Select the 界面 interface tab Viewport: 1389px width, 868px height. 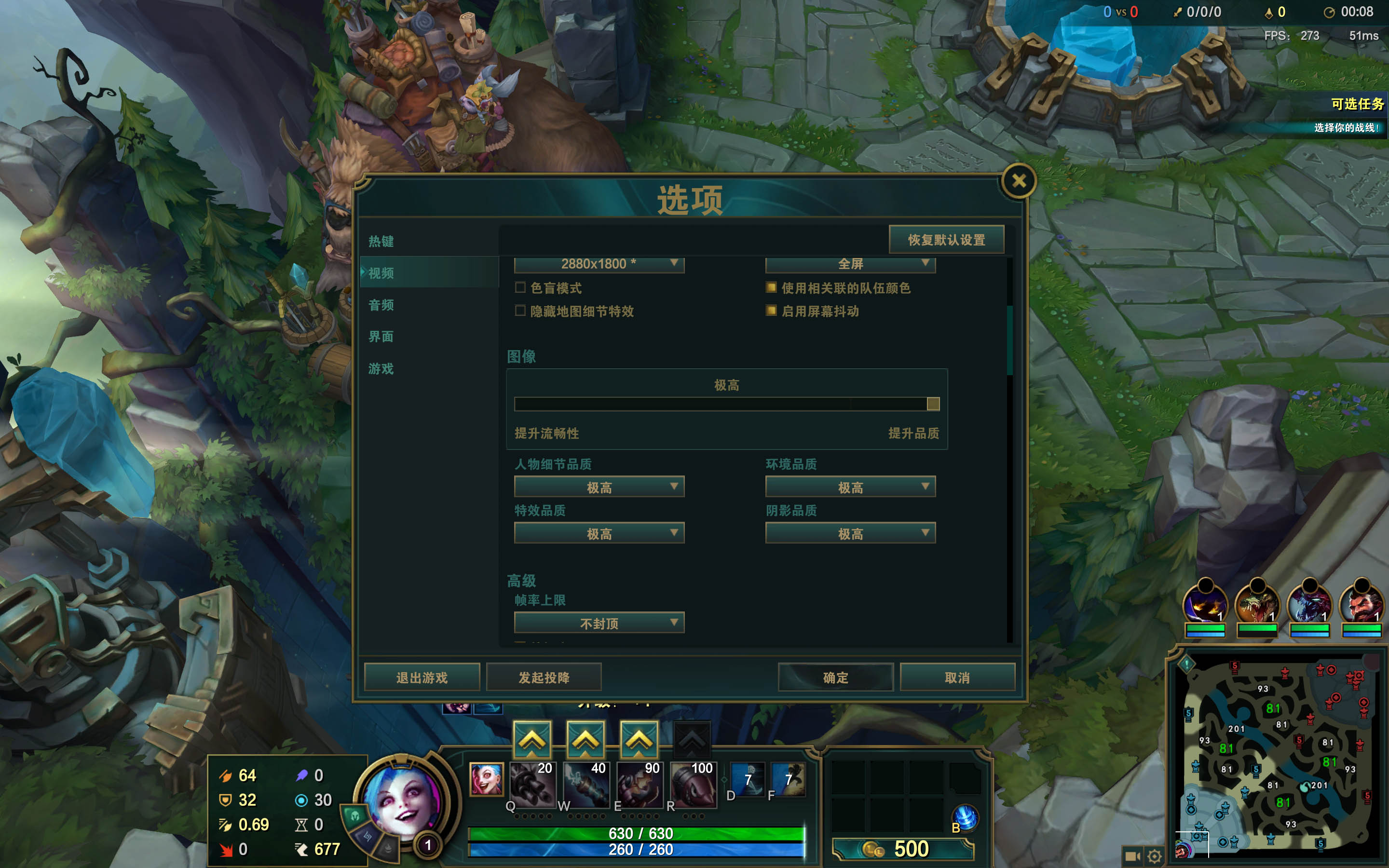(x=381, y=337)
